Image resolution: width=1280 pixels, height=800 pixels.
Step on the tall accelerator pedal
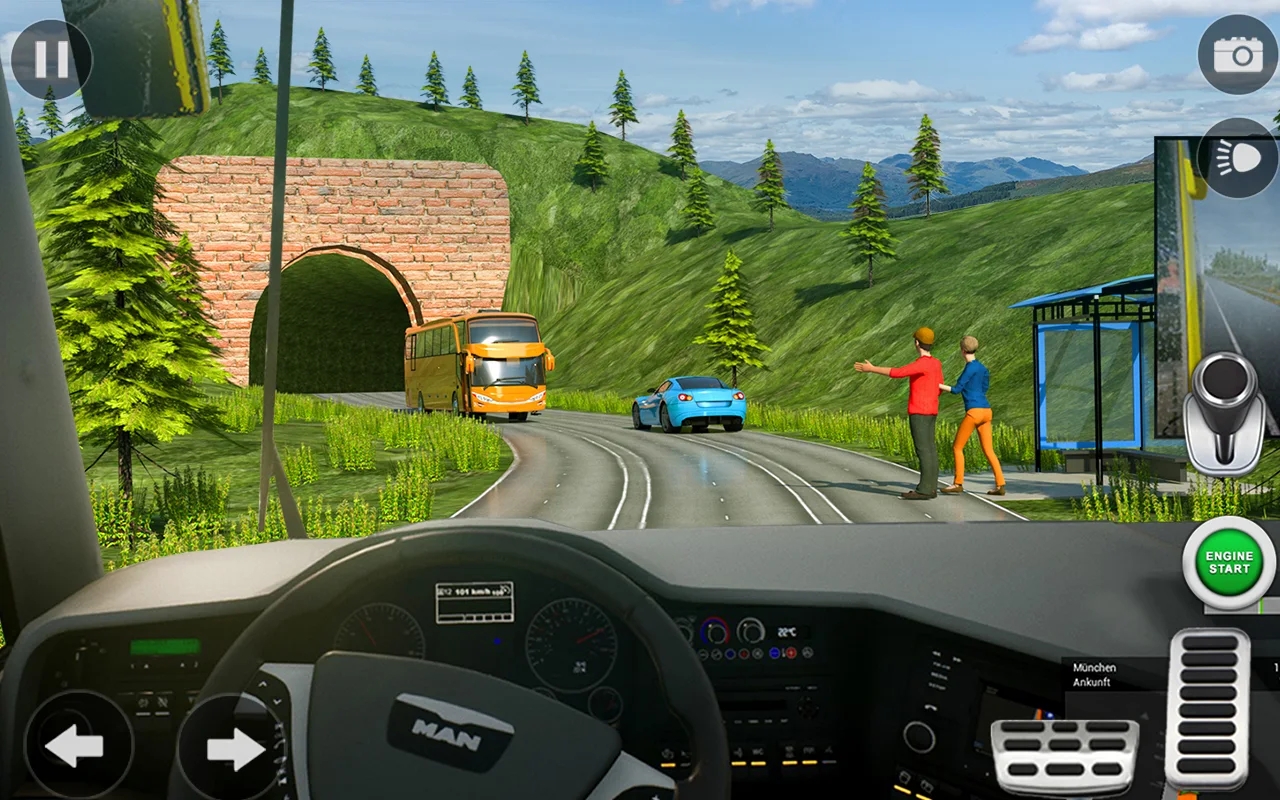click(1208, 709)
